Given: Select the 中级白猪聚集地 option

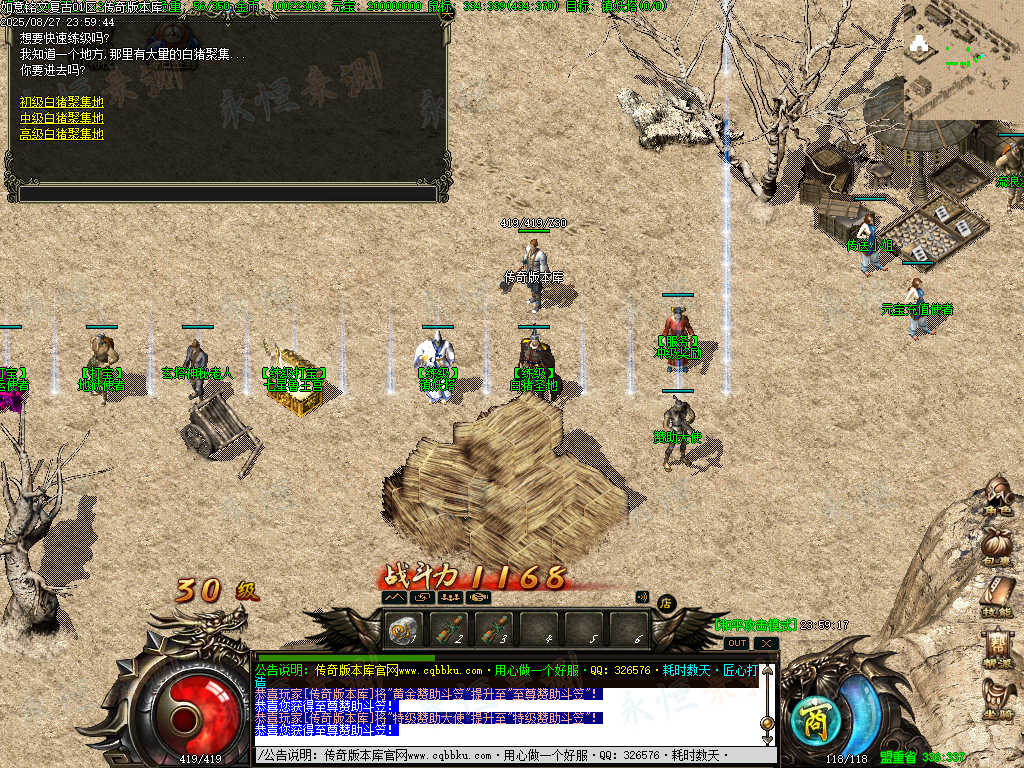Looking at the screenshot, I should (61, 118).
